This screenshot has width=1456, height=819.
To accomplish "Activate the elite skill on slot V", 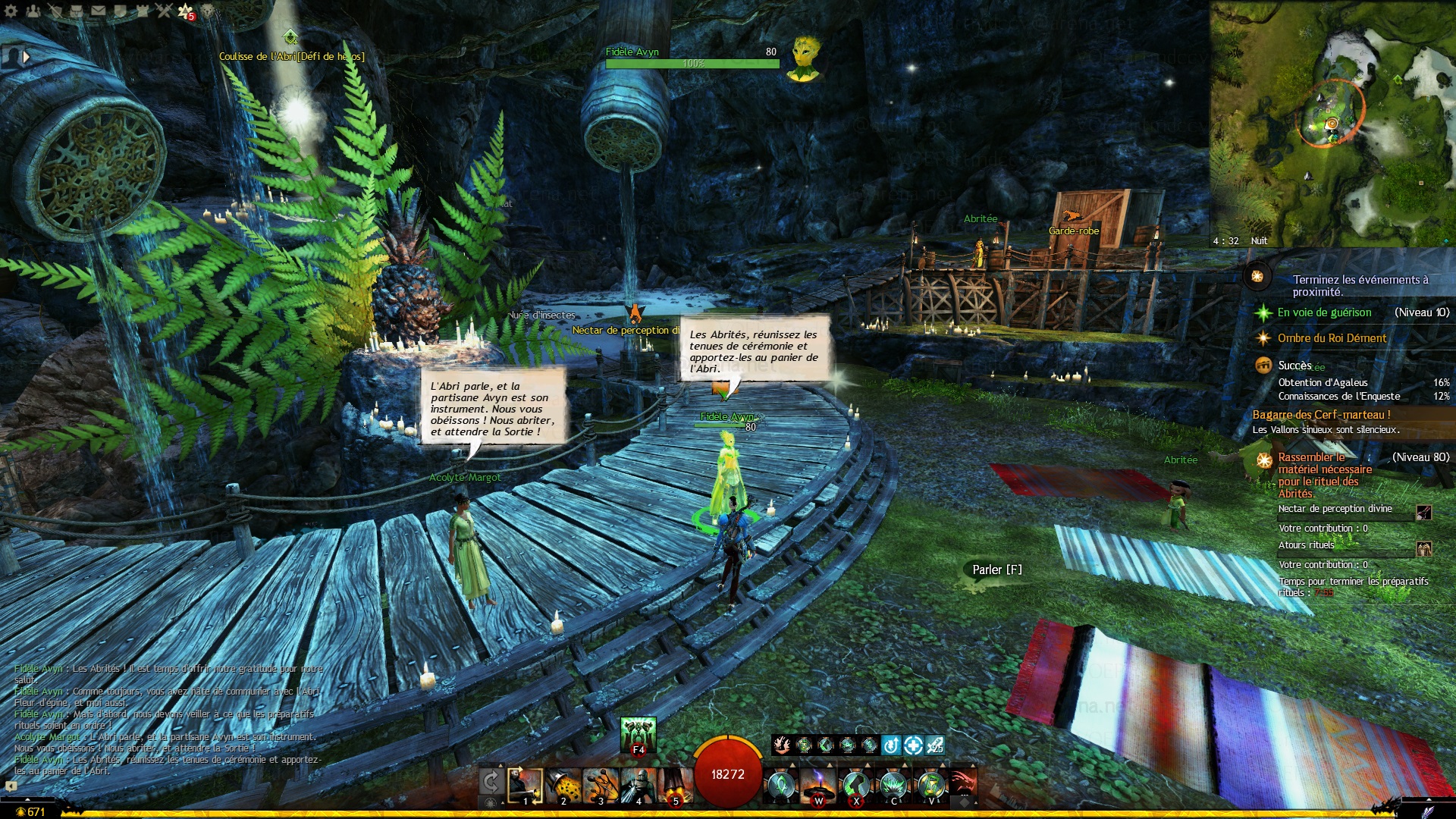I will click(930, 786).
